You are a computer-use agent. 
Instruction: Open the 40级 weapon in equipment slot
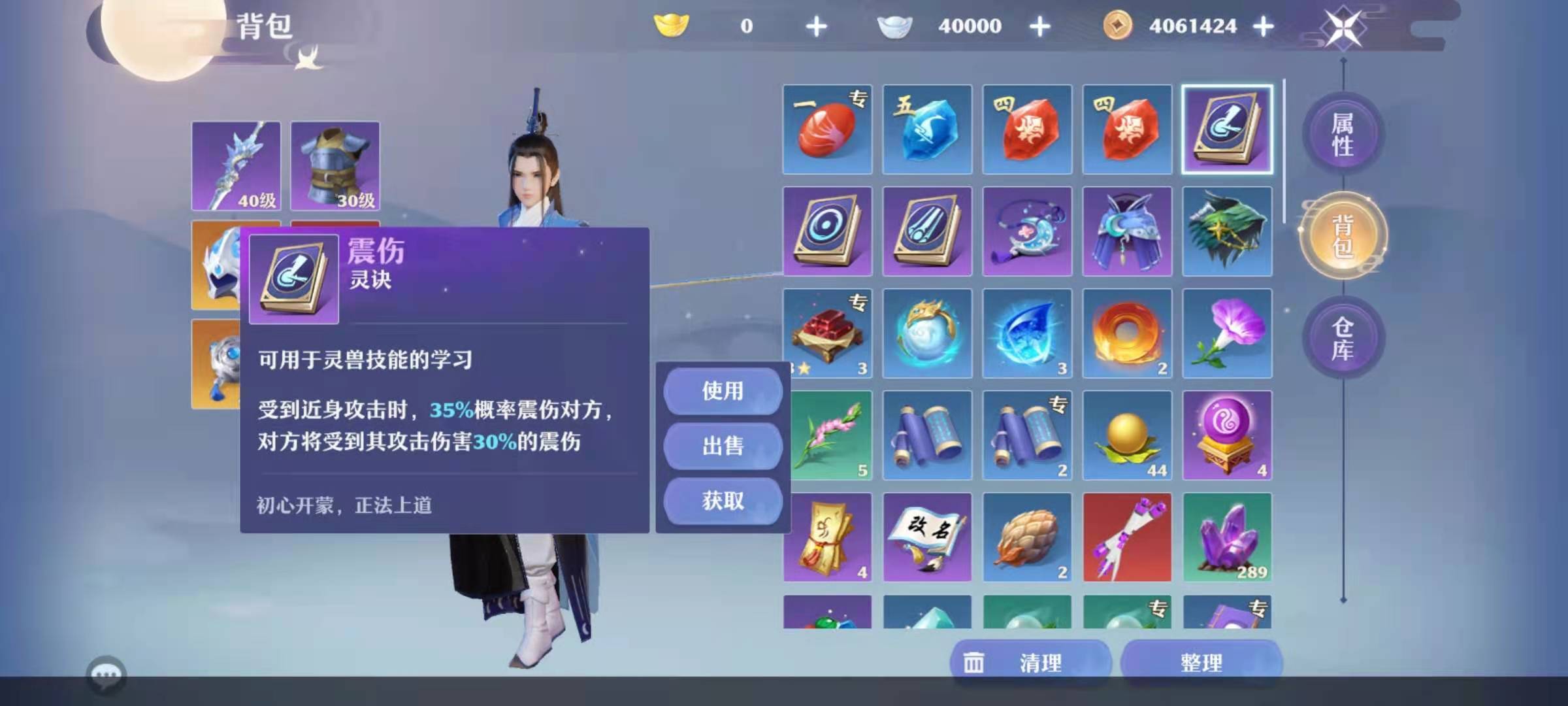(237, 165)
